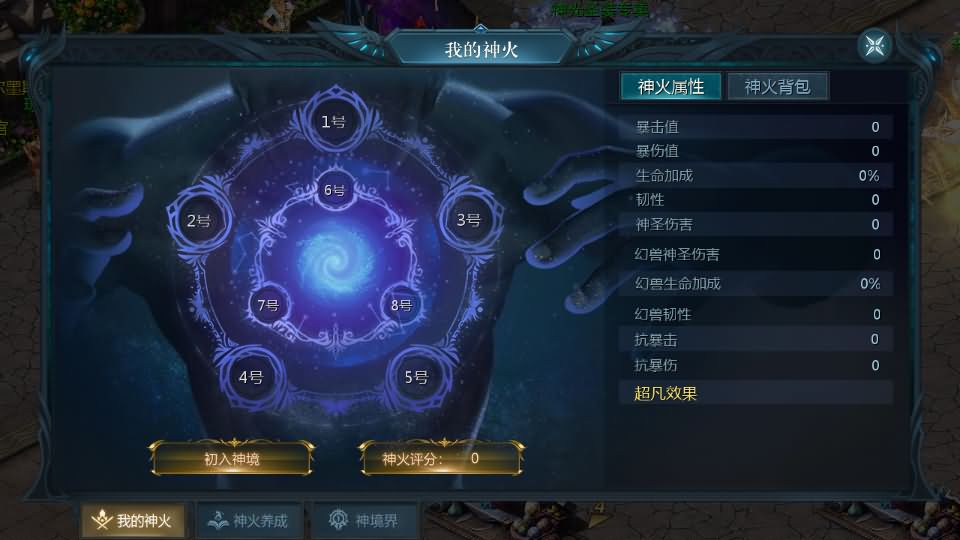Show the 我的神火 bottom tab
960x540 pixels.
pyautogui.click(x=133, y=521)
